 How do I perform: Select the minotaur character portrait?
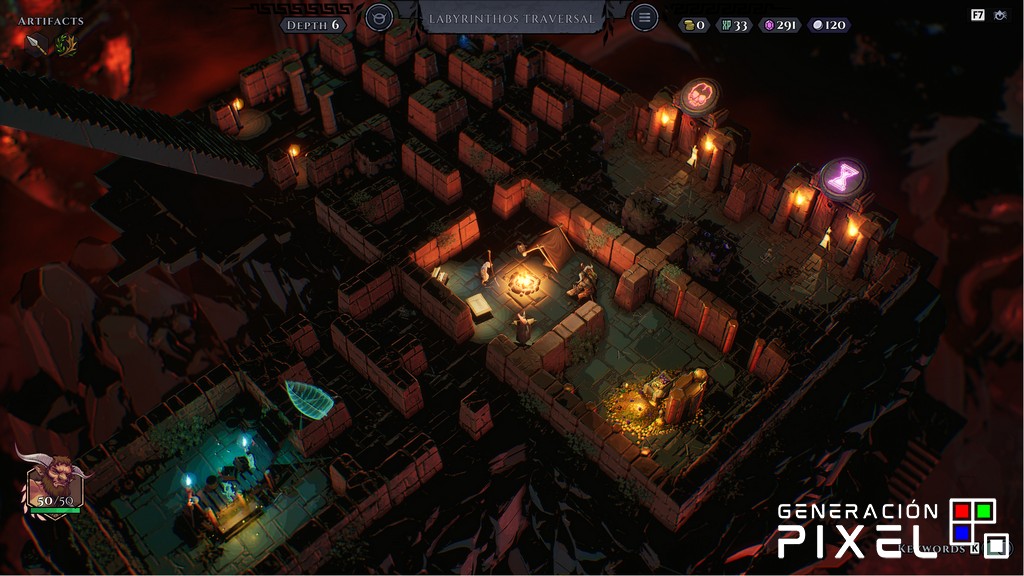(54, 480)
